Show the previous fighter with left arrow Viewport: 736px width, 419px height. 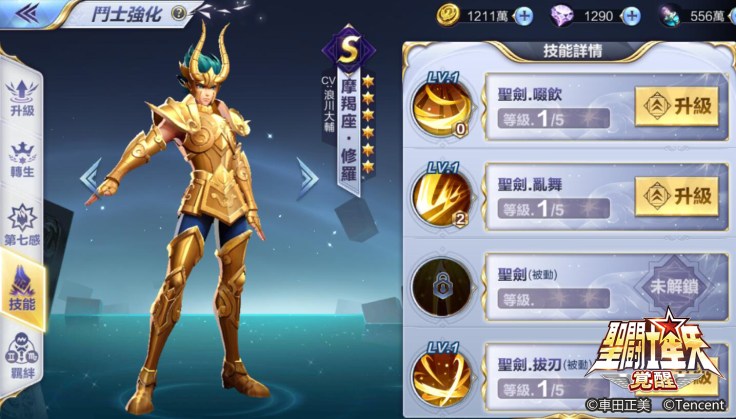pyautogui.click(x=91, y=179)
